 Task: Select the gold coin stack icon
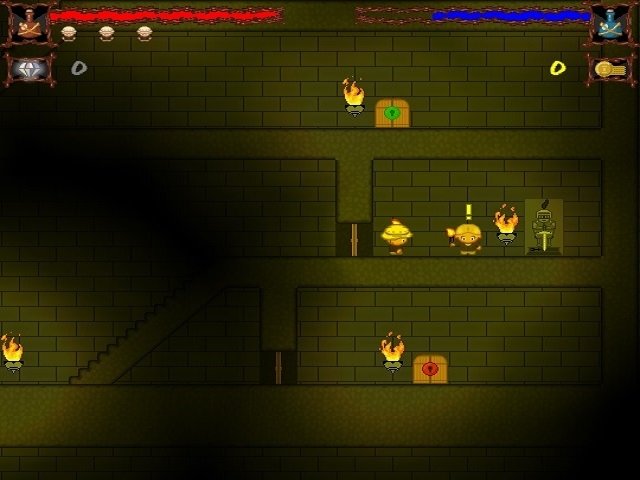[x=608, y=68]
